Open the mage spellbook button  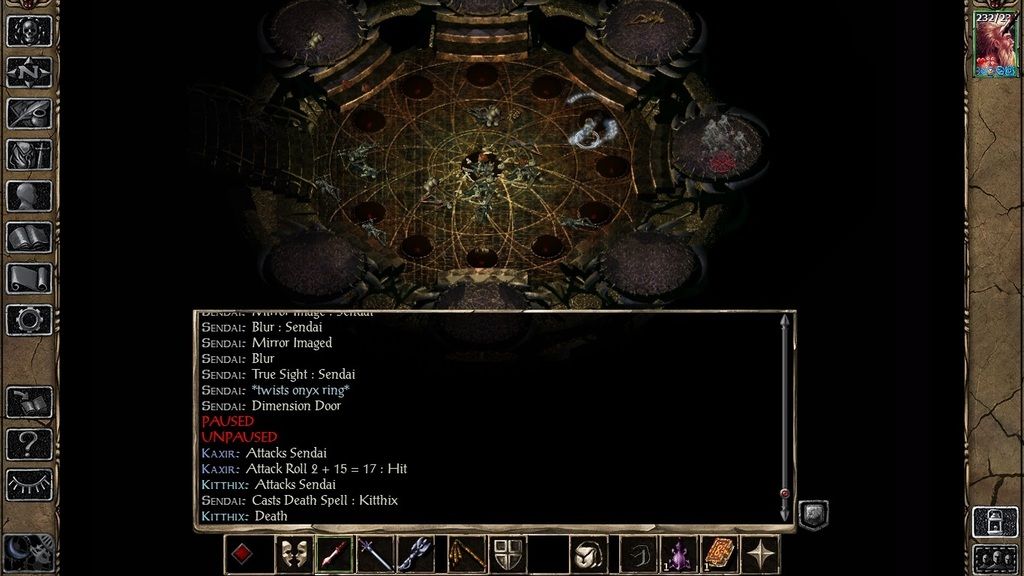(x=29, y=237)
